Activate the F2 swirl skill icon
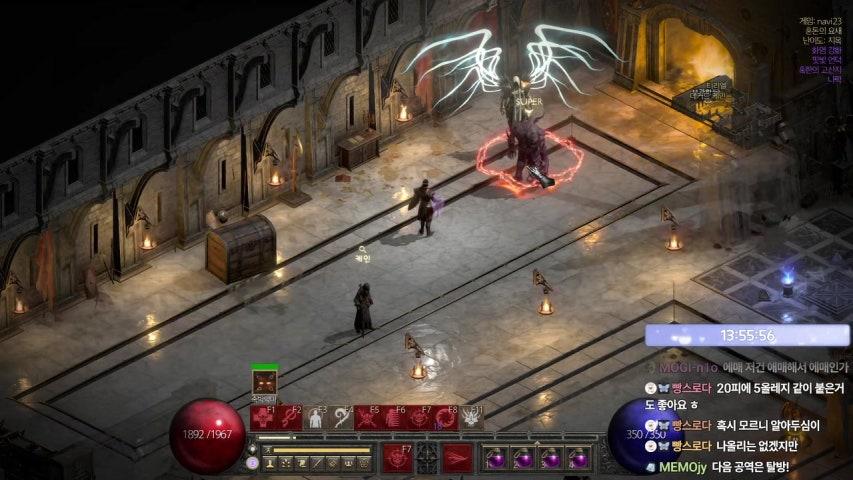Screen dimensions: 853x480 coord(289,418)
